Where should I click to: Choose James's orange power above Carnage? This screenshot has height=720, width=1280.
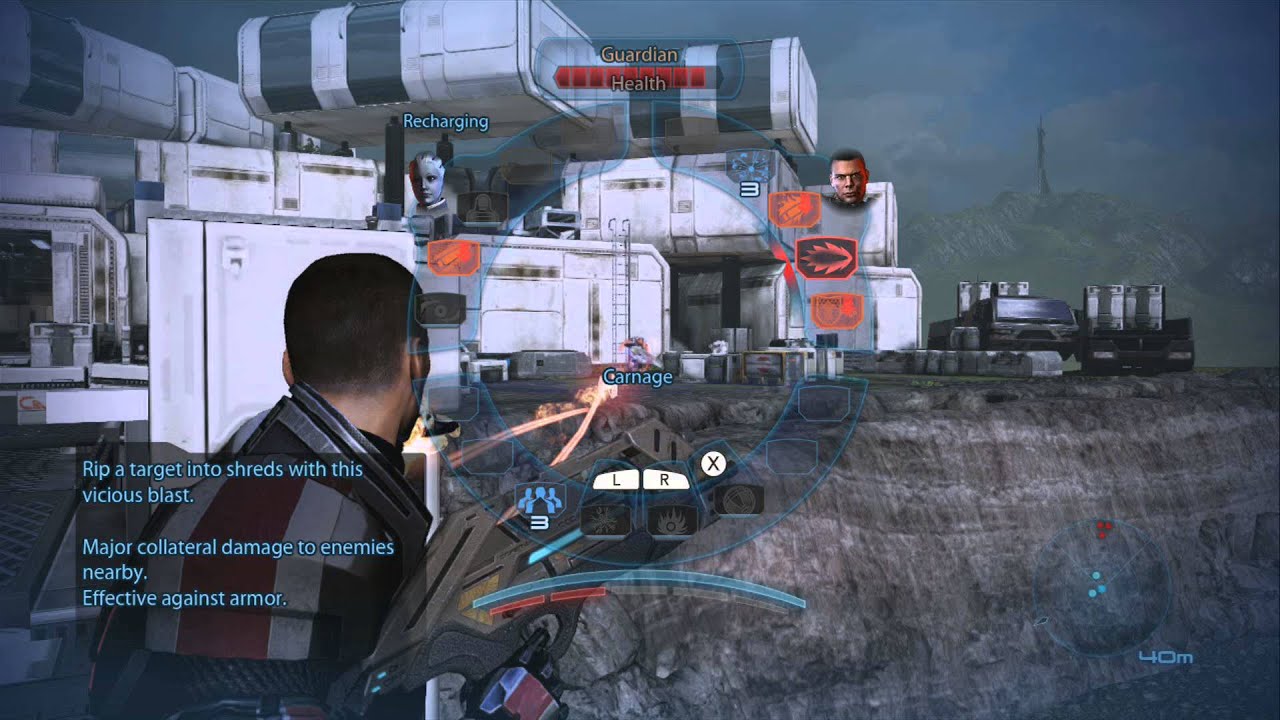[x=794, y=209]
